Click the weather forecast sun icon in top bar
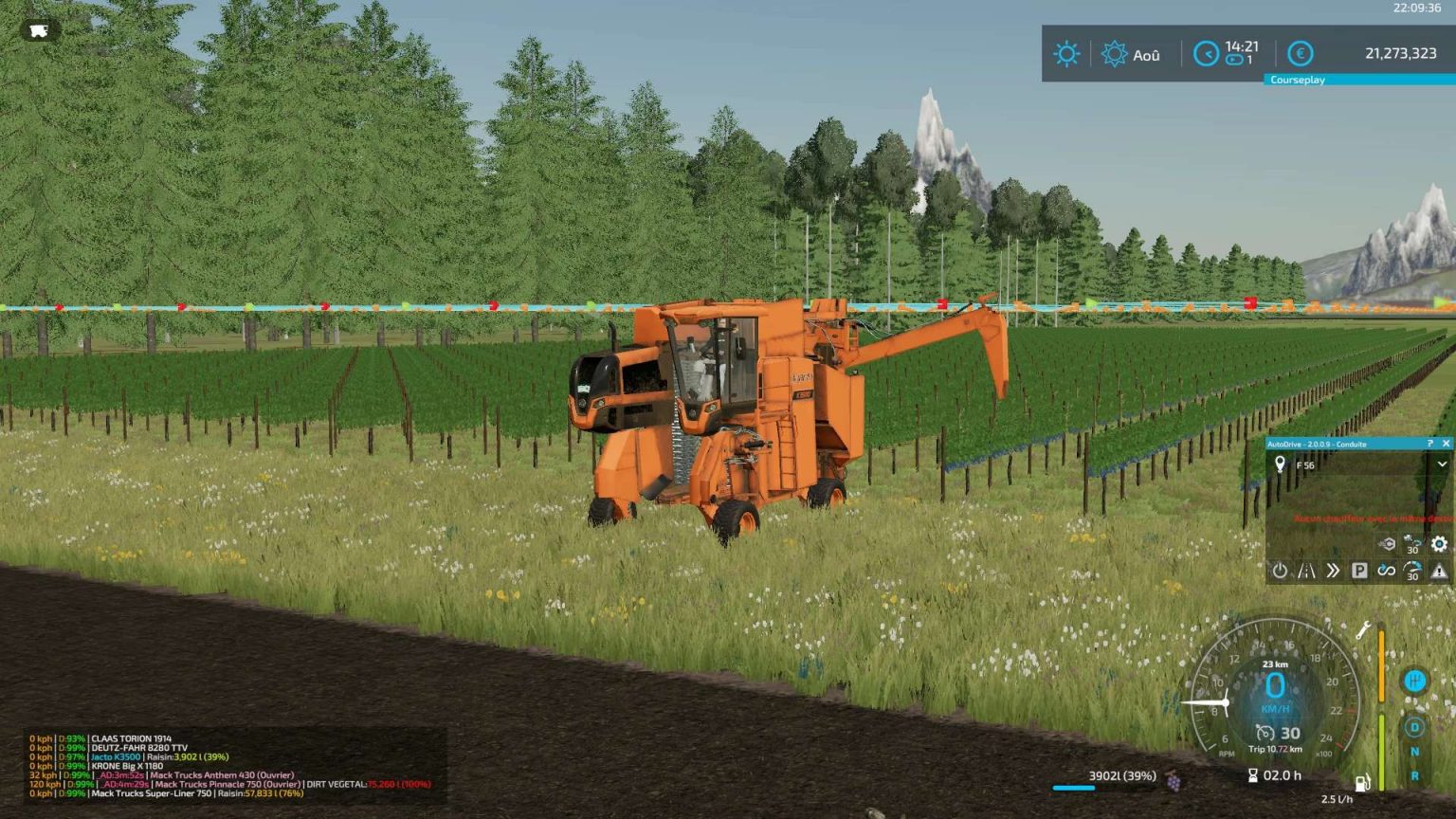The height and width of the screenshot is (819, 1456). pyautogui.click(x=1065, y=54)
